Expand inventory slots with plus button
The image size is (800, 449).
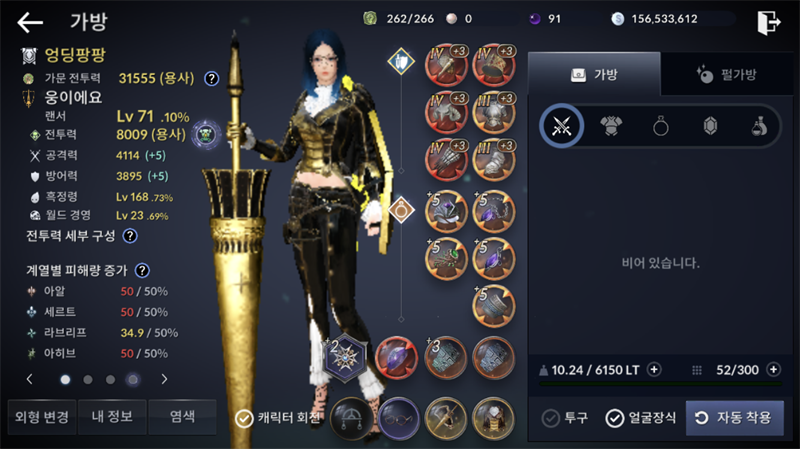pos(773,369)
